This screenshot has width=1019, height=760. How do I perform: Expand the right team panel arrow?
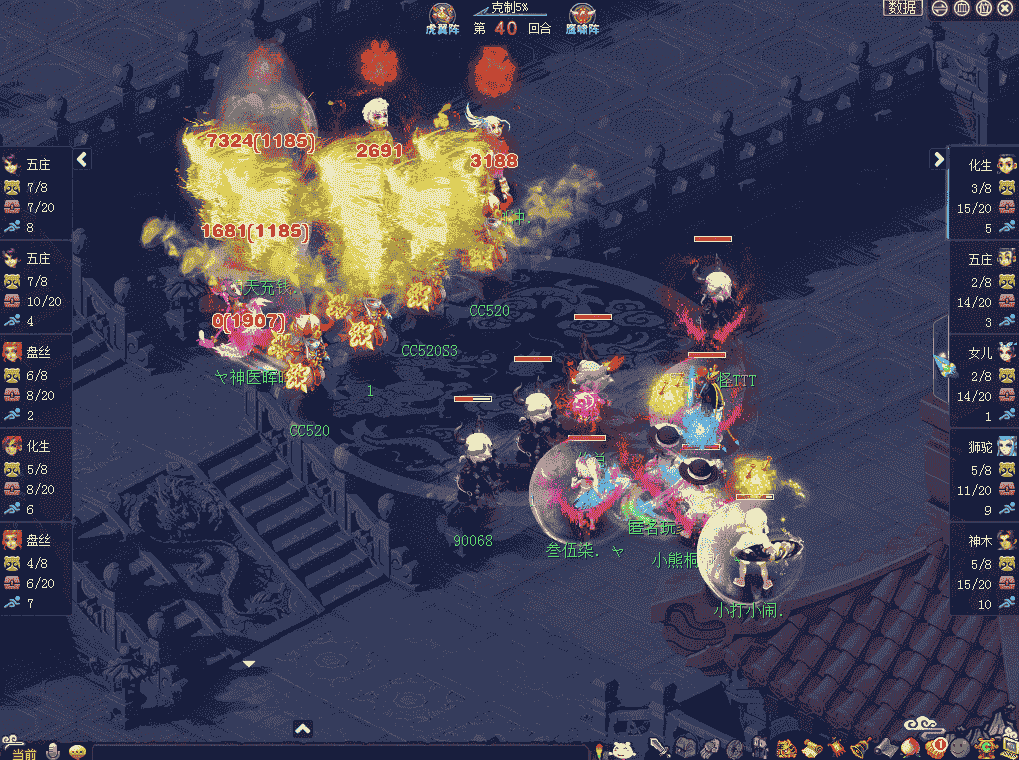pos(938,159)
